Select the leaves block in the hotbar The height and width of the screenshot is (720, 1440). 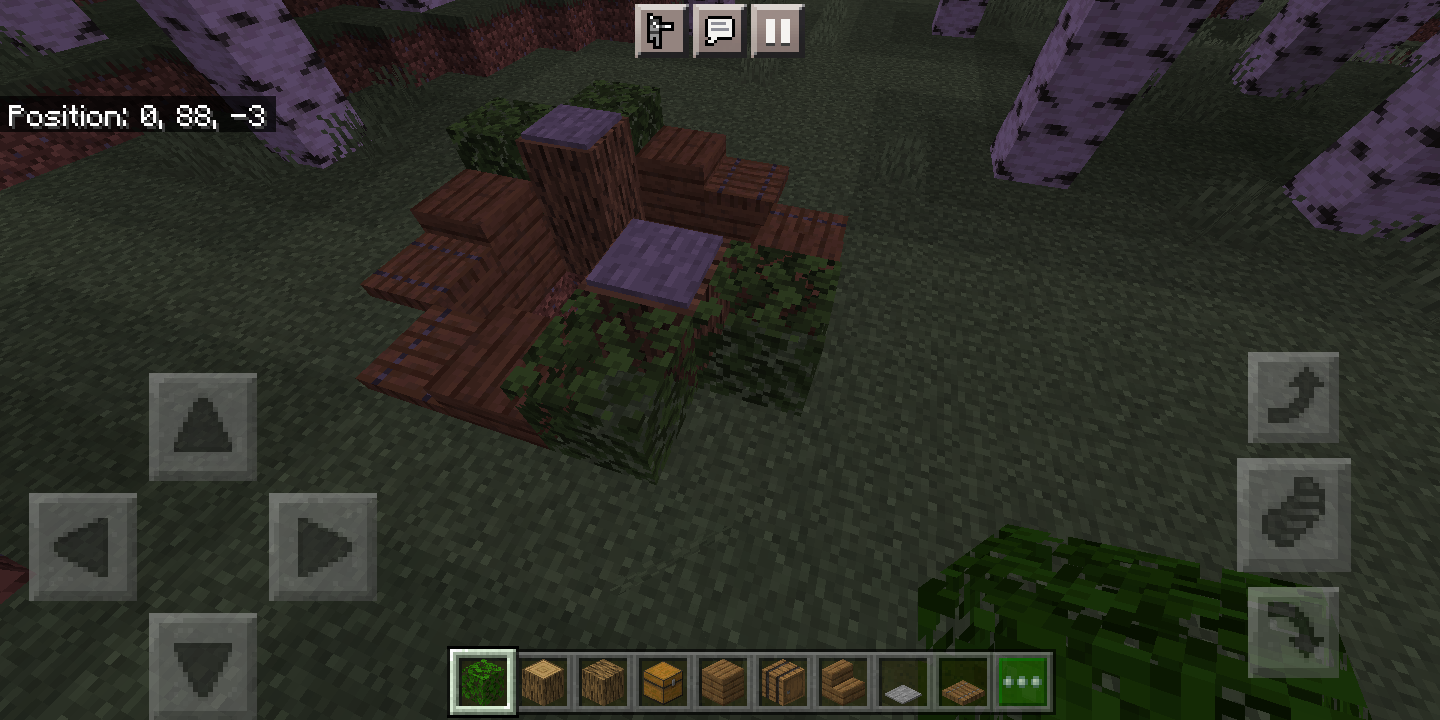[x=483, y=680]
